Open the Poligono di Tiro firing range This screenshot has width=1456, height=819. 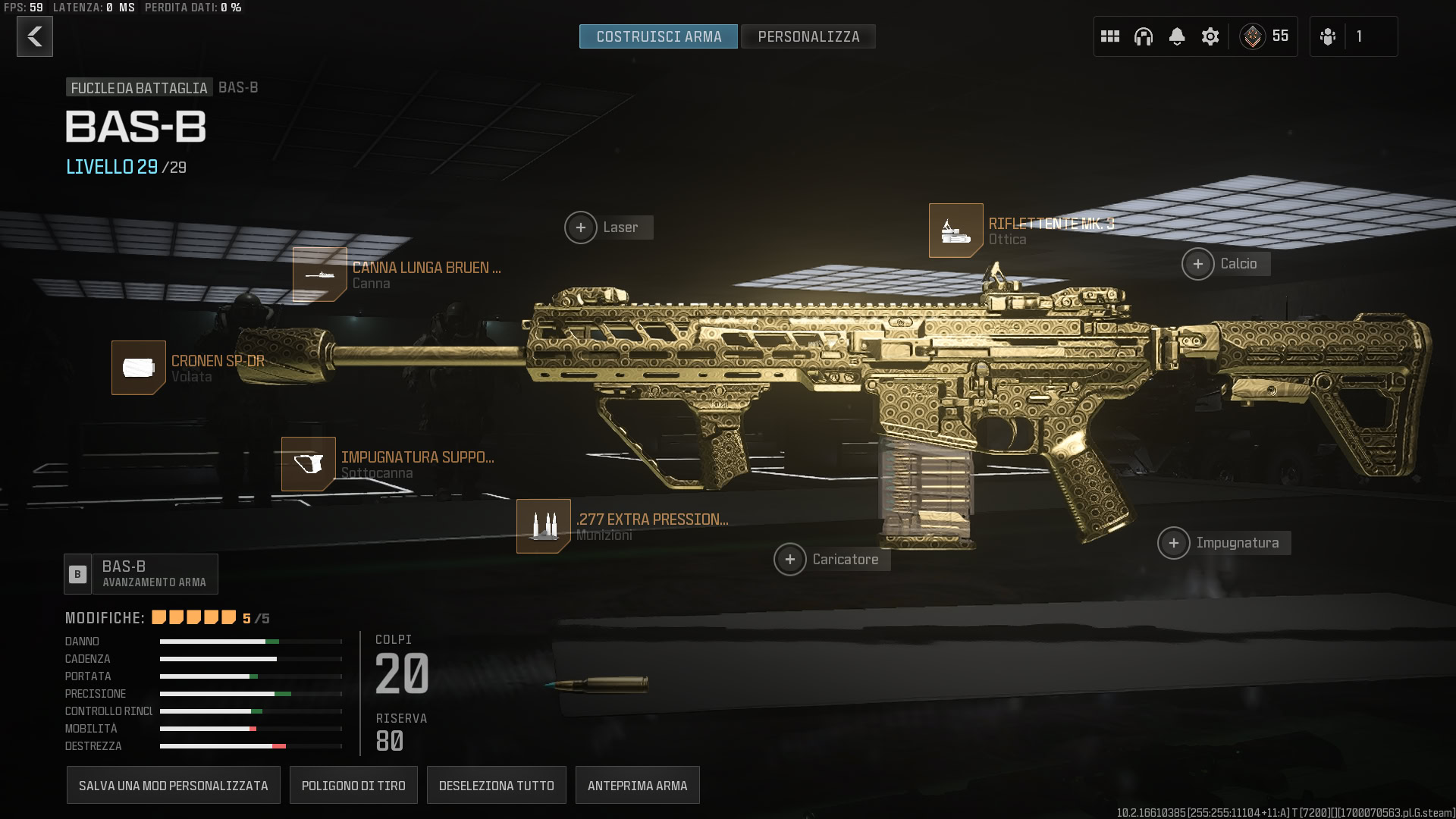tap(353, 786)
